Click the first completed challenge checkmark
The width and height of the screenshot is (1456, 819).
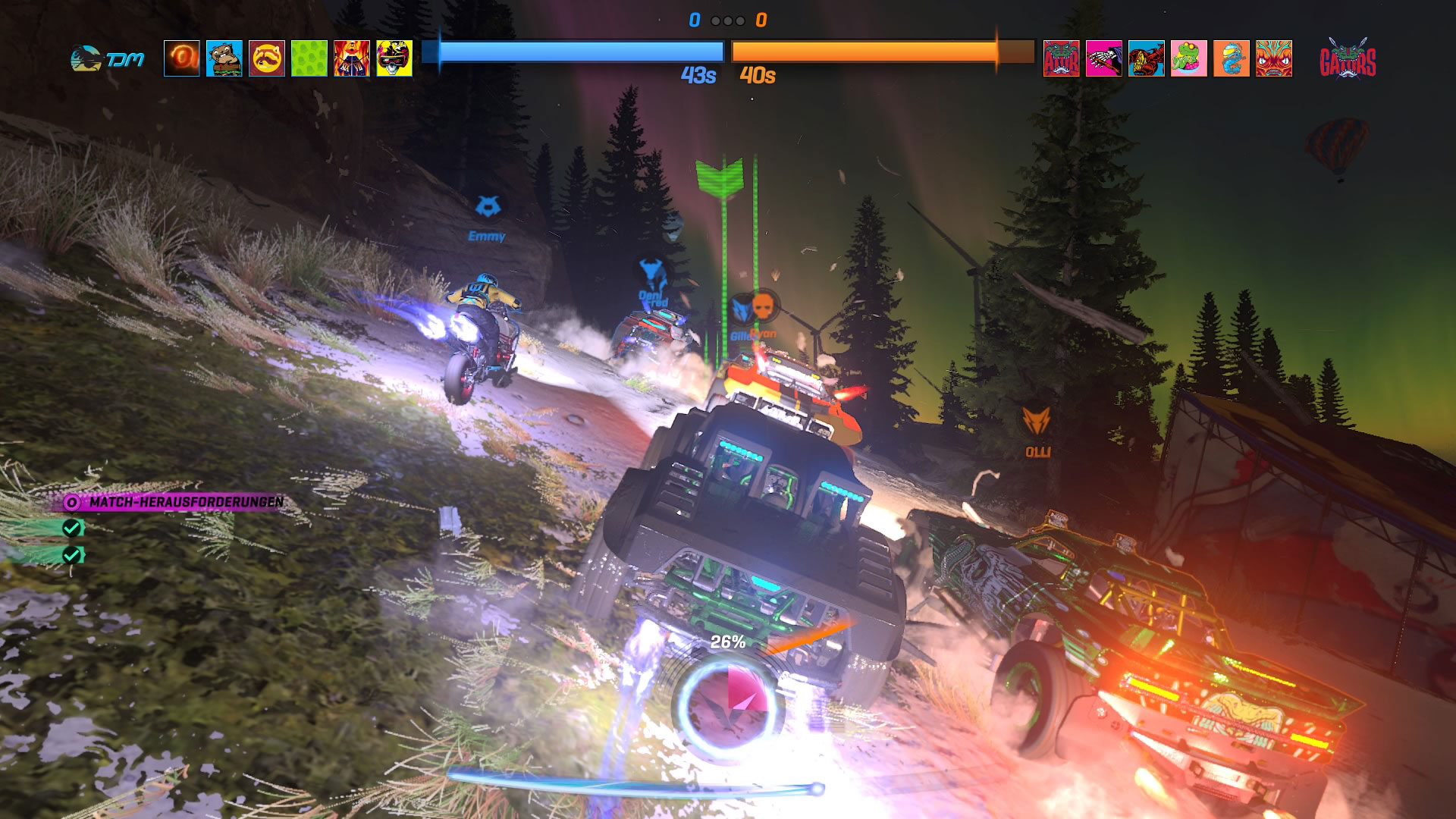pyautogui.click(x=72, y=528)
